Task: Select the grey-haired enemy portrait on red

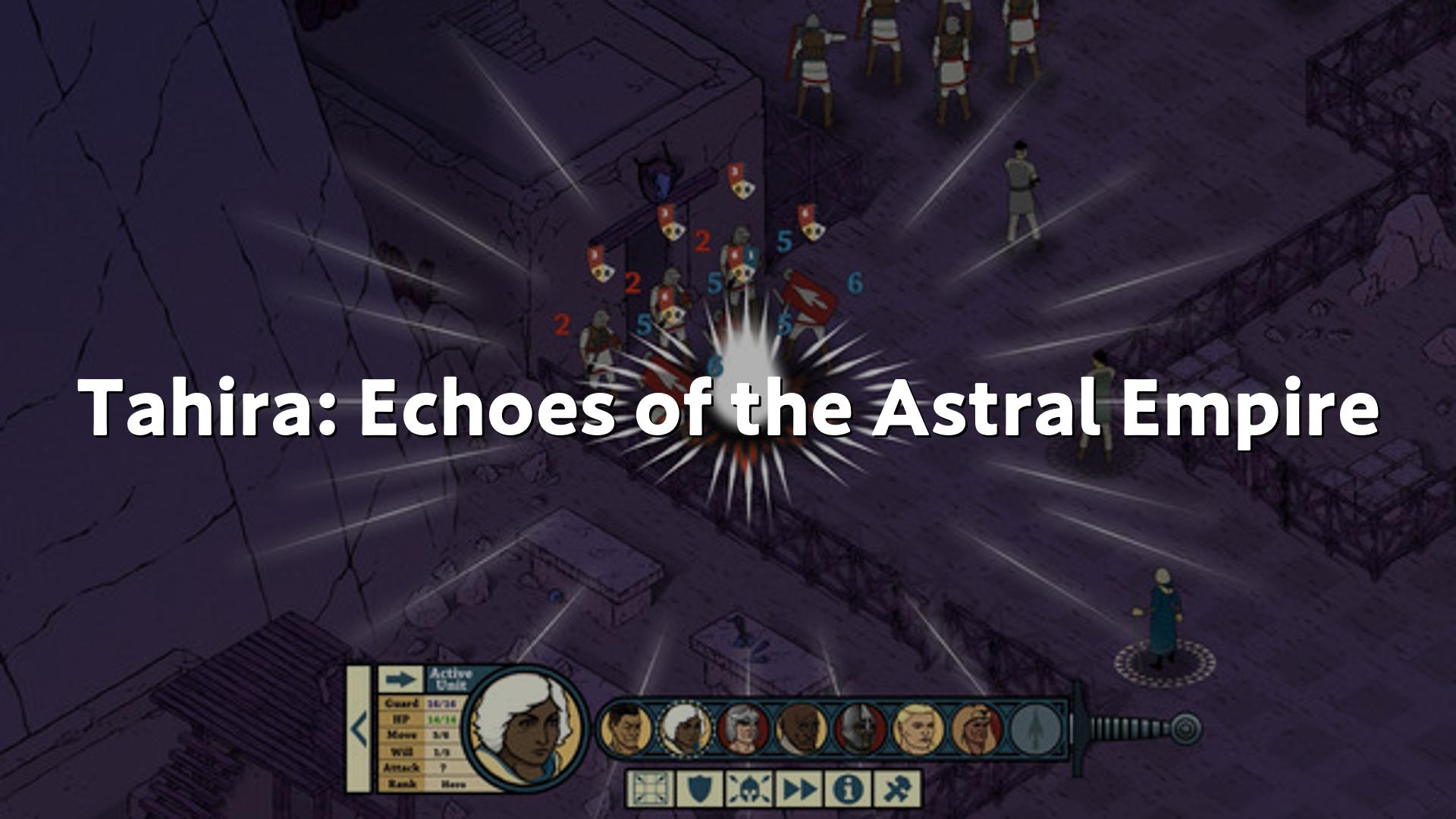Action: click(x=743, y=730)
